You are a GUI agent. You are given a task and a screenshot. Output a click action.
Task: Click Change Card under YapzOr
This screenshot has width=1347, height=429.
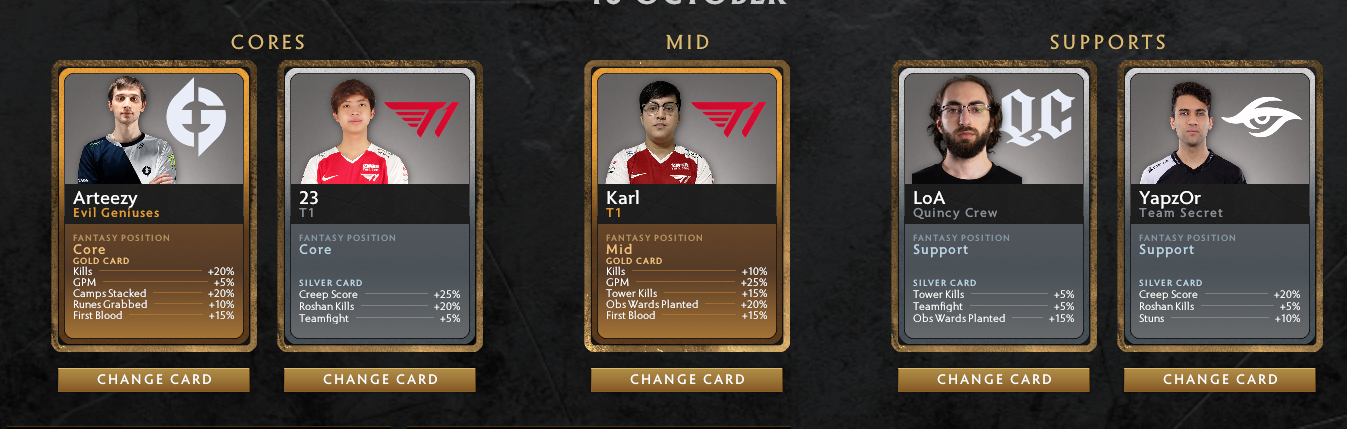1220,380
